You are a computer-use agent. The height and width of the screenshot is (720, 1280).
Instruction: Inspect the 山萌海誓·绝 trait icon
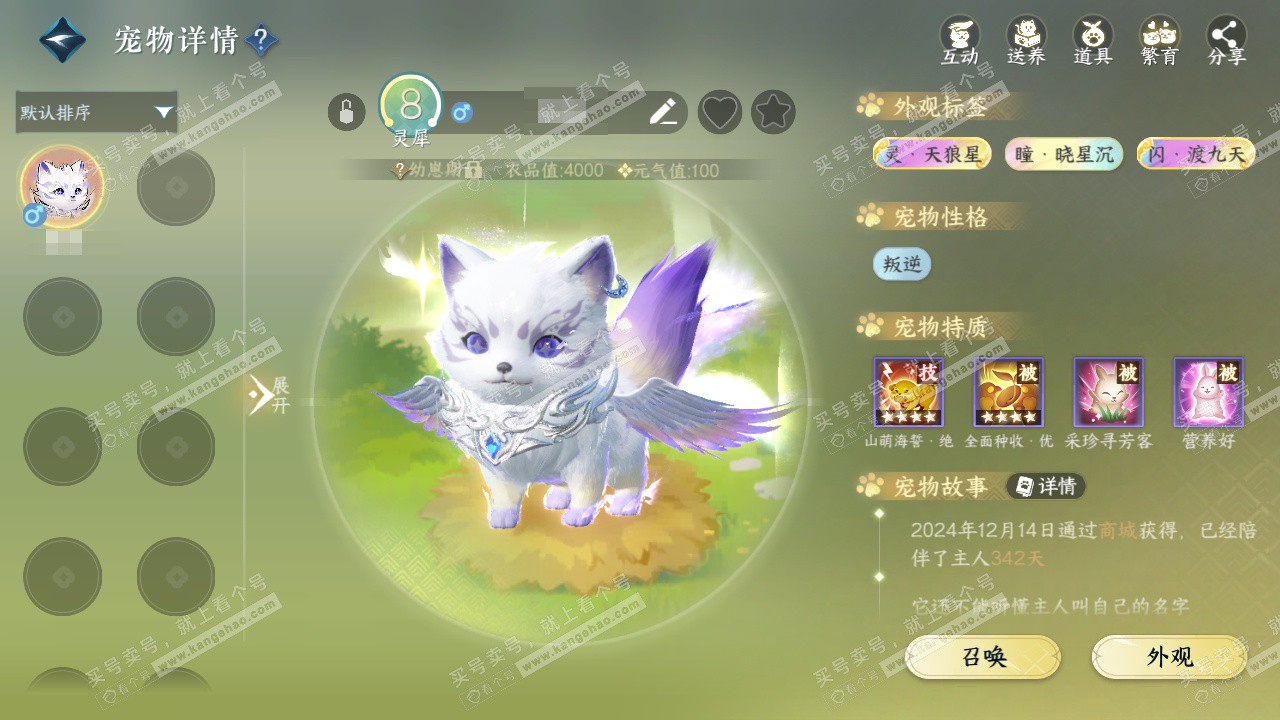[x=908, y=392]
